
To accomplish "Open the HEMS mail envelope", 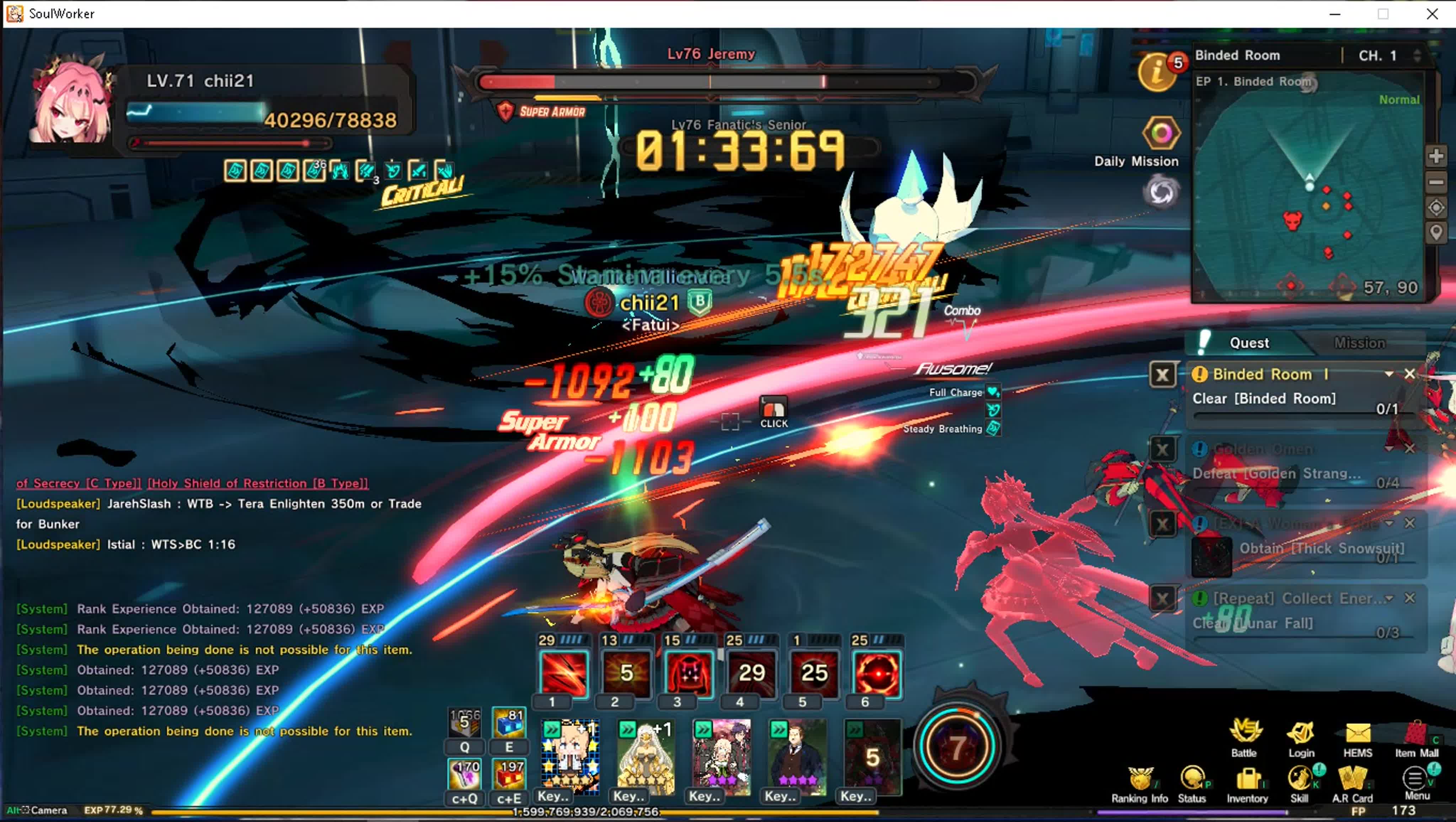I will (x=1358, y=737).
